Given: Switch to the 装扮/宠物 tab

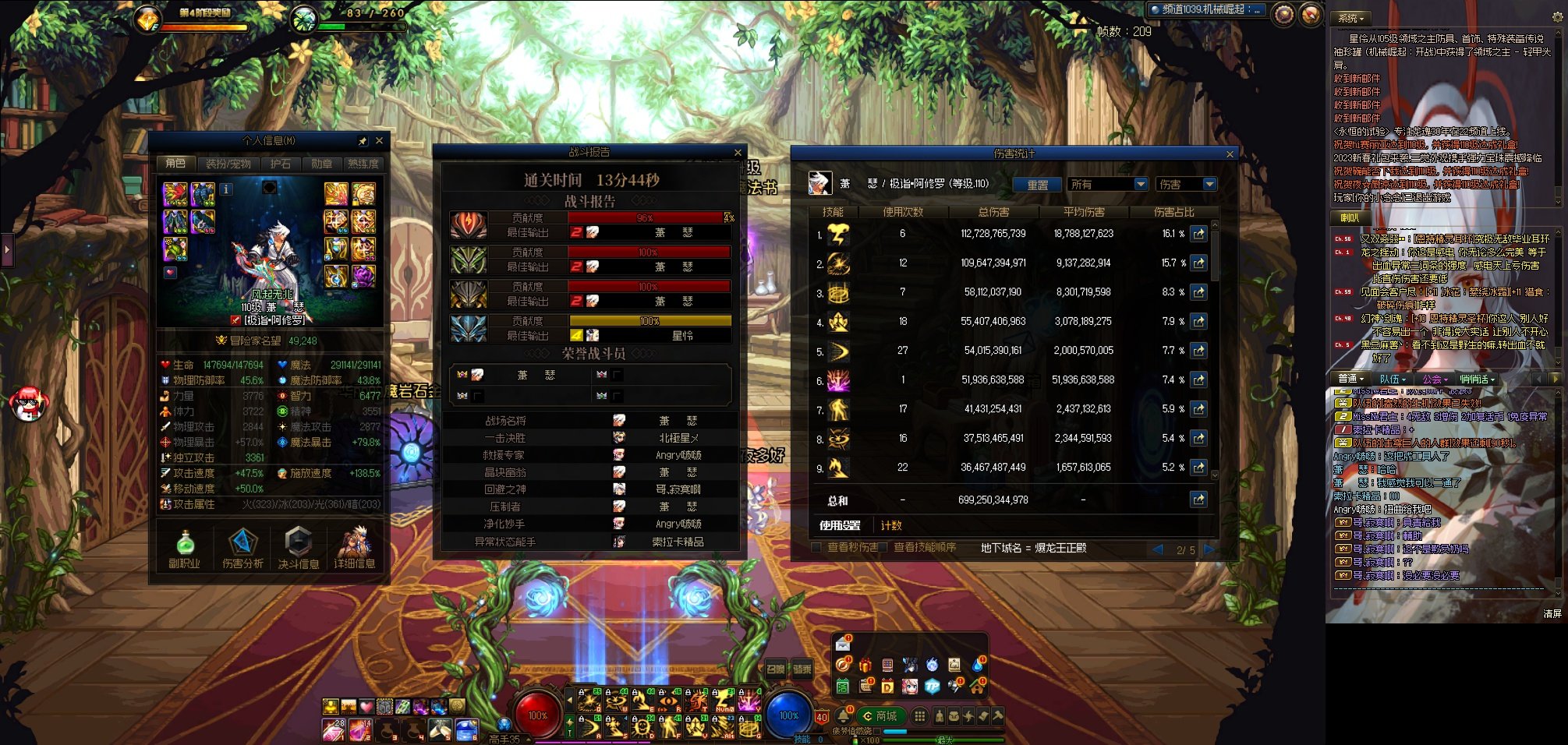Looking at the screenshot, I should pos(228,164).
